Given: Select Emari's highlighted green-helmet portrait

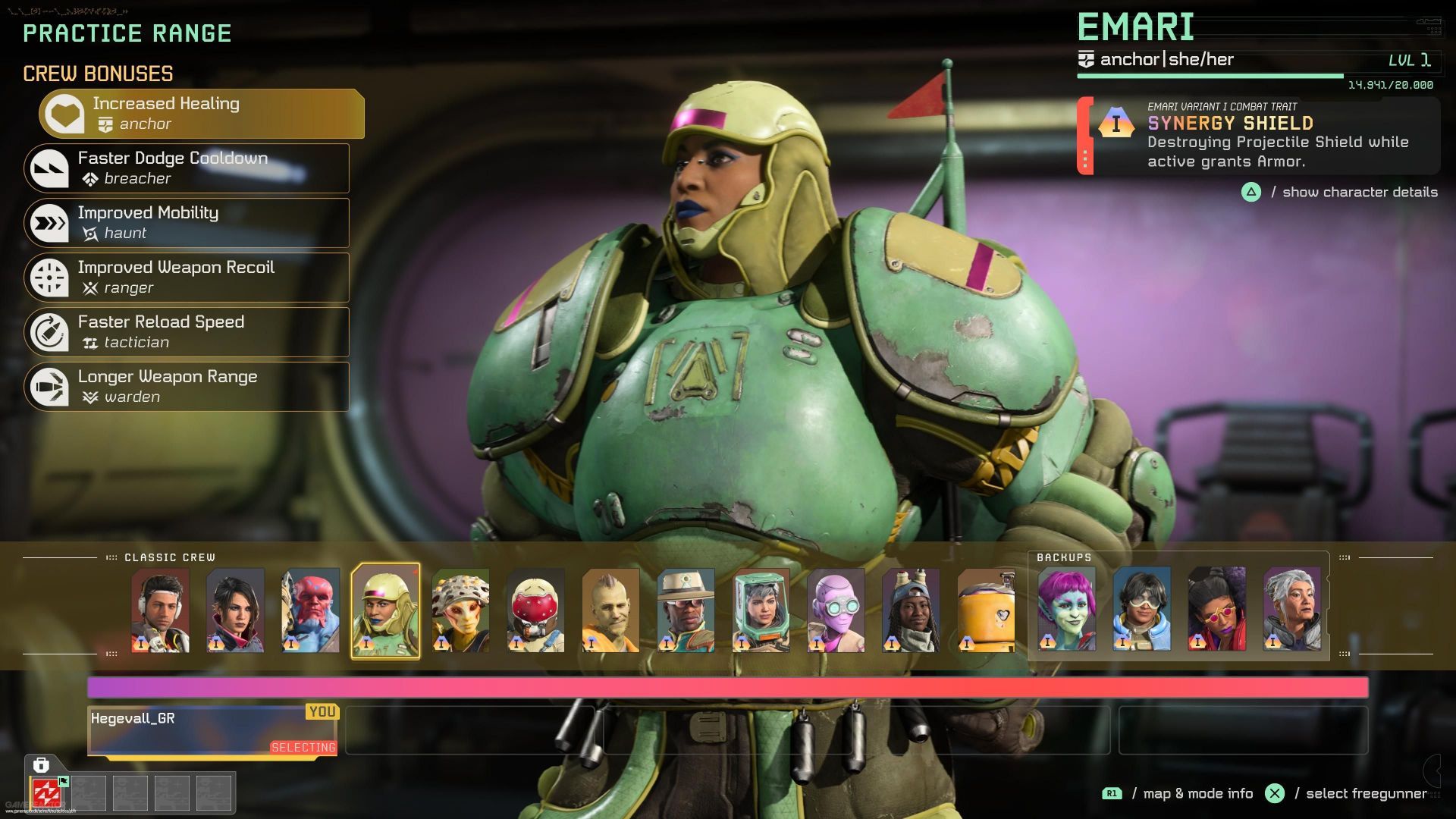Looking at the screenshot, I should [385, 610].
